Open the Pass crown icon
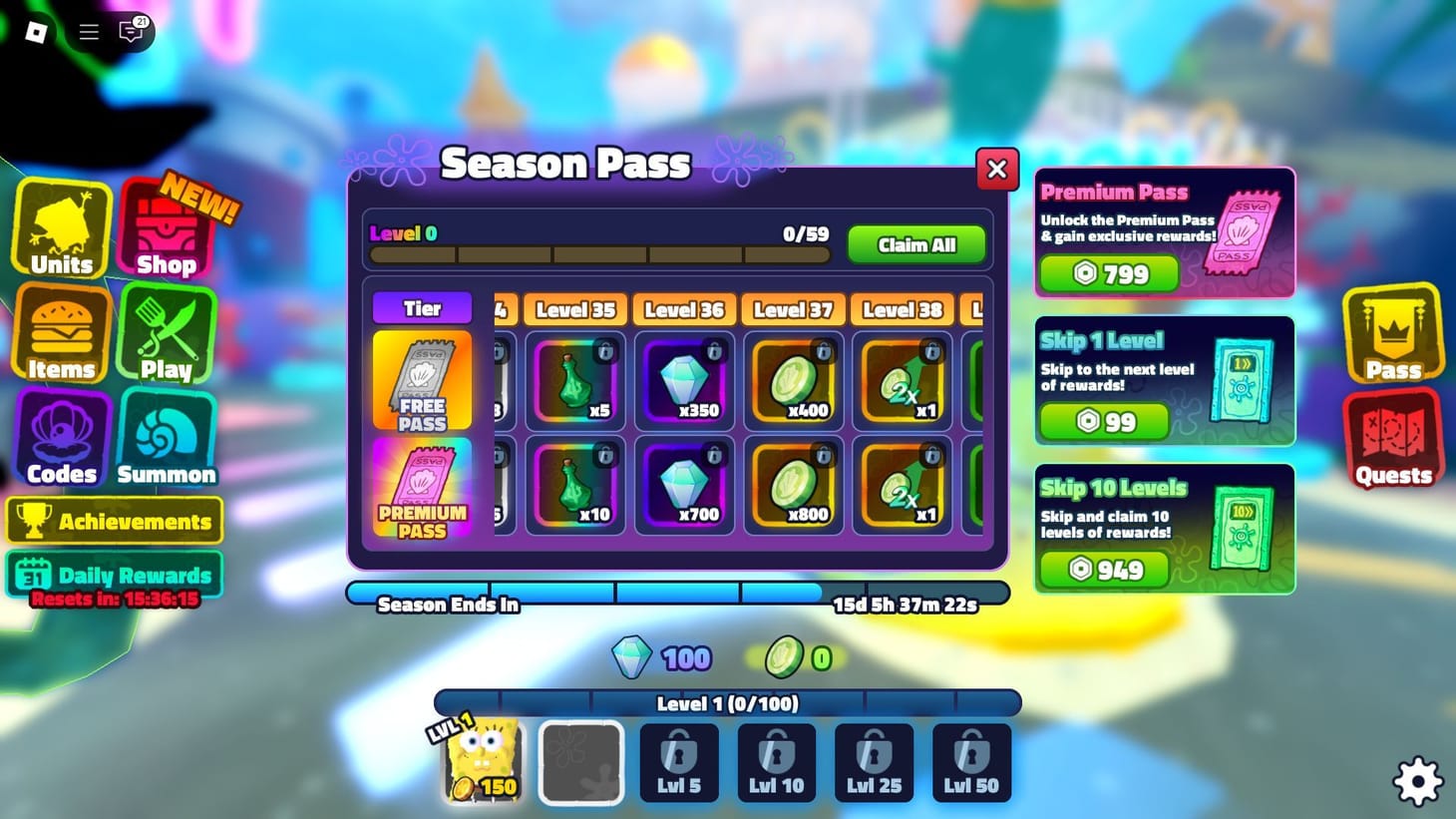 pos(1392,334)
